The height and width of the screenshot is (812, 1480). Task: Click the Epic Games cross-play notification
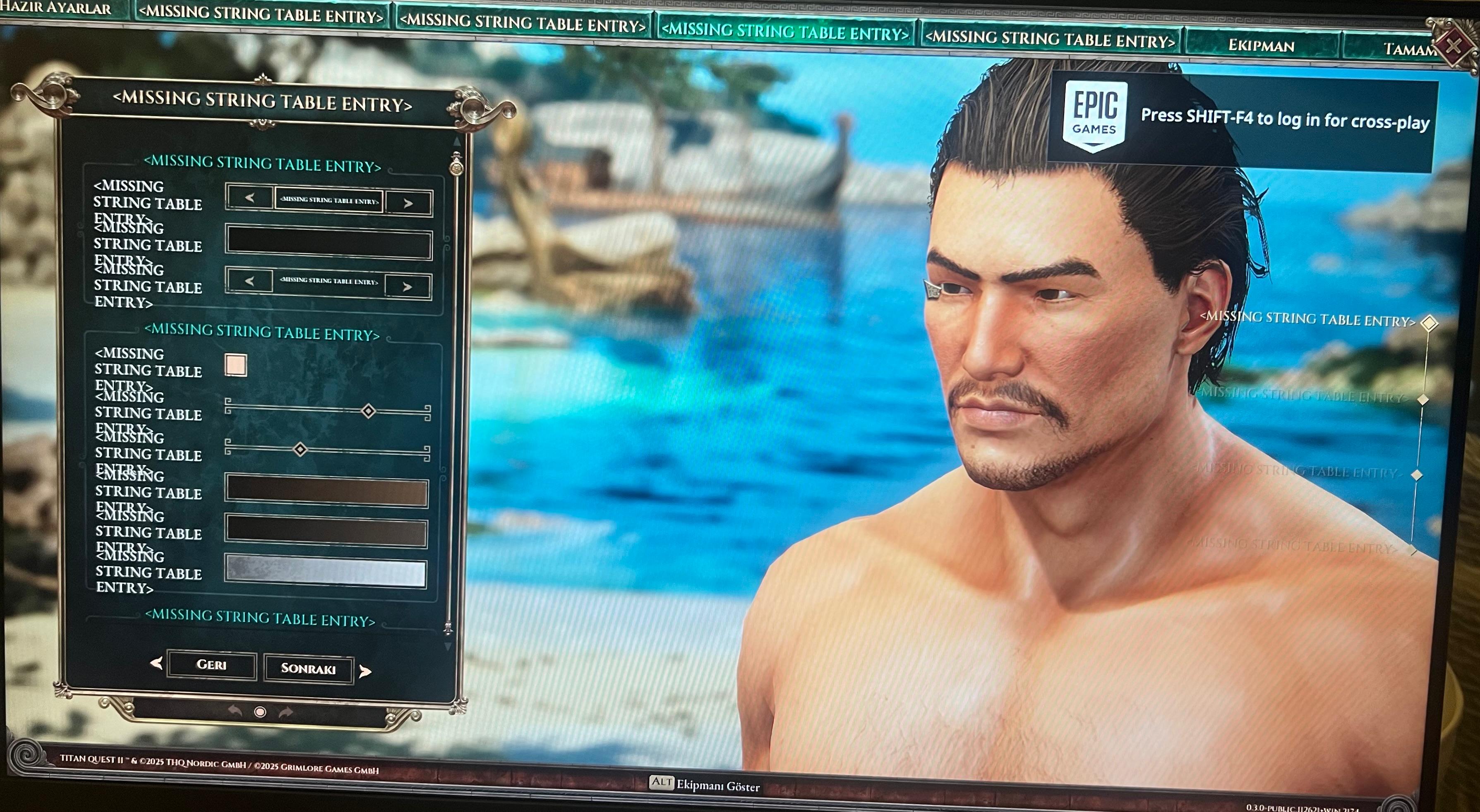1244,120
